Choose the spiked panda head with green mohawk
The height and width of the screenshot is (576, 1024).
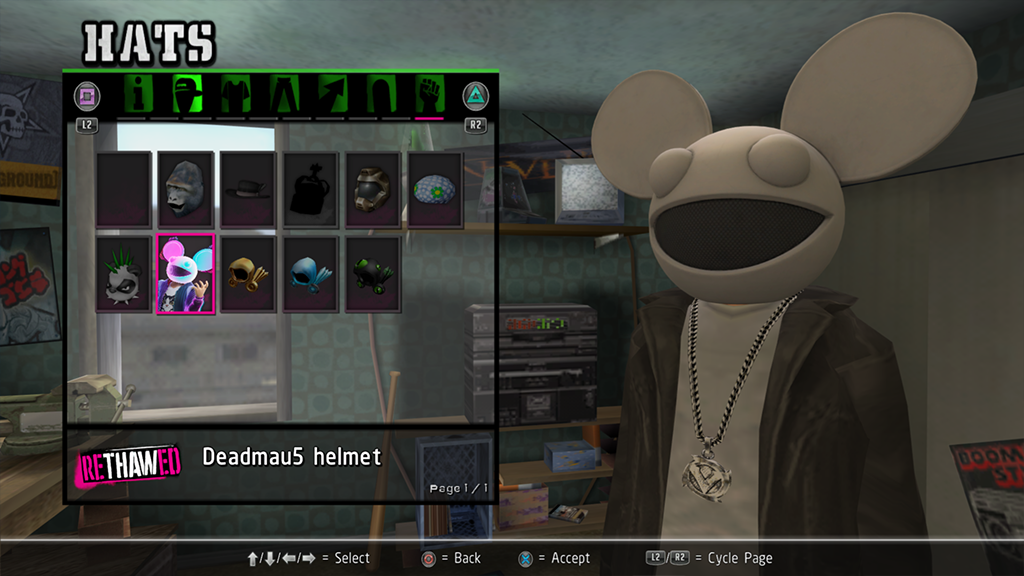(x=124, y=274)
